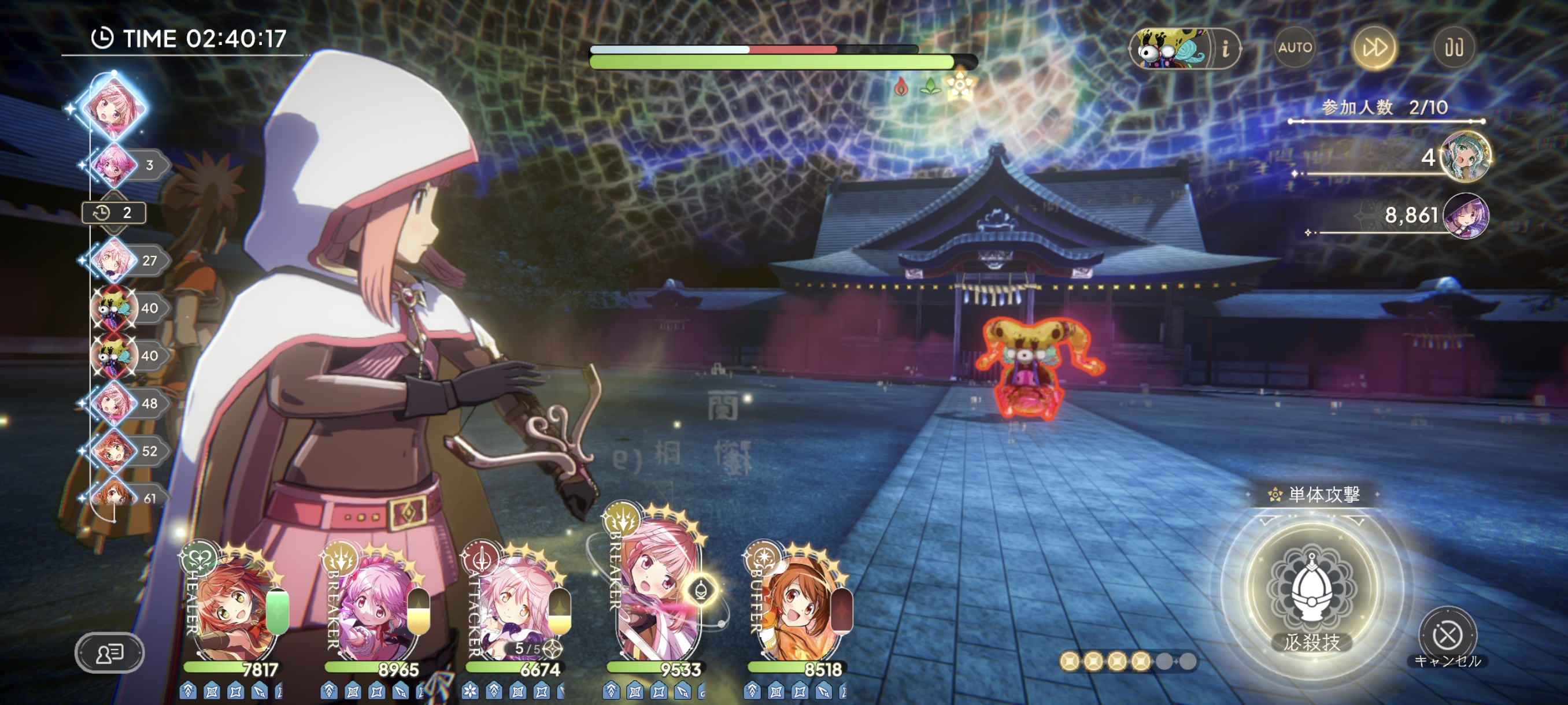Click the turn-order portrait marked 3
The height and width of the screenshot is (705, 1568).
pos(114,165)
